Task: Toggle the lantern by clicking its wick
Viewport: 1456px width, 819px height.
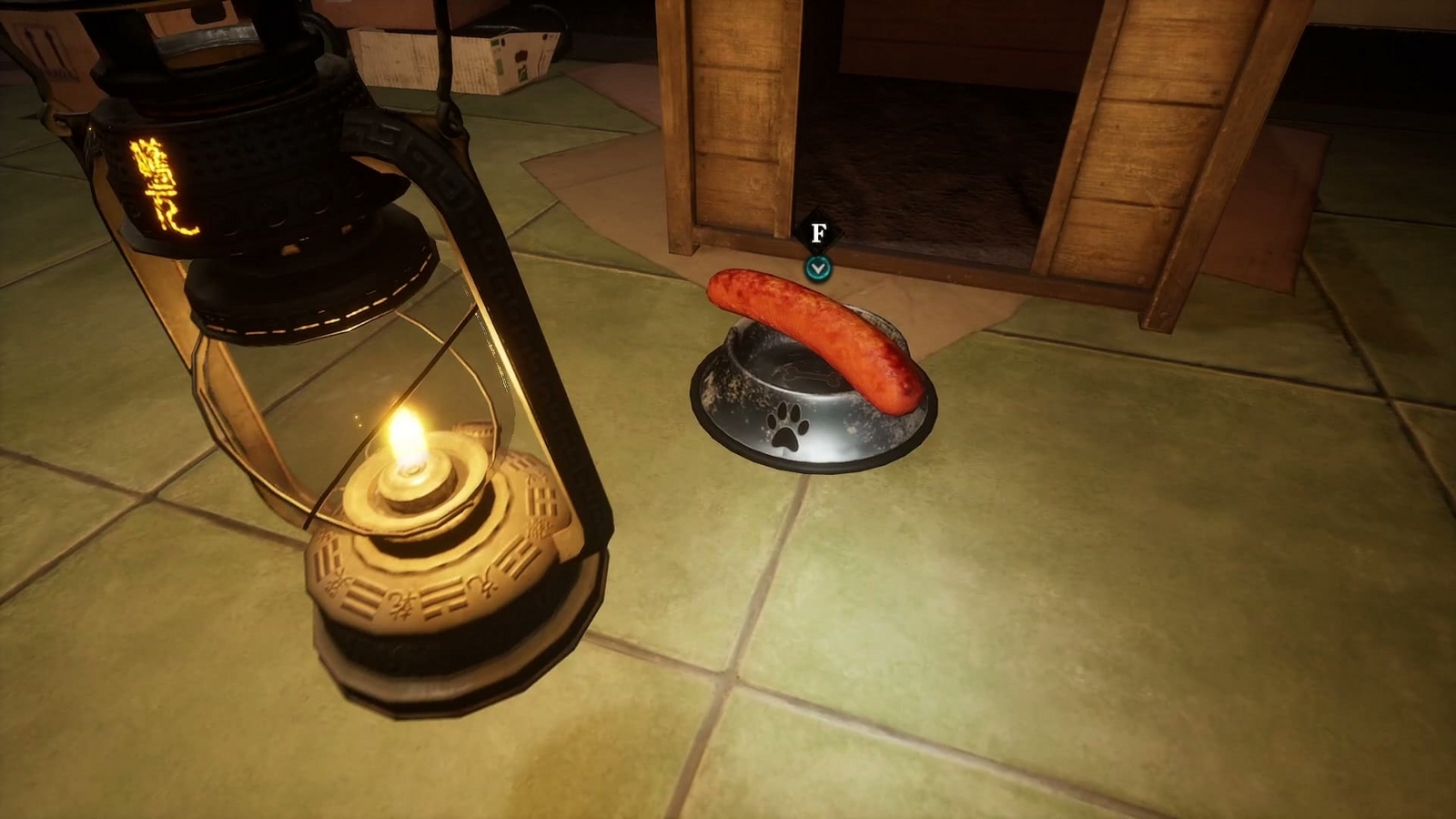Action: (409, 469)
